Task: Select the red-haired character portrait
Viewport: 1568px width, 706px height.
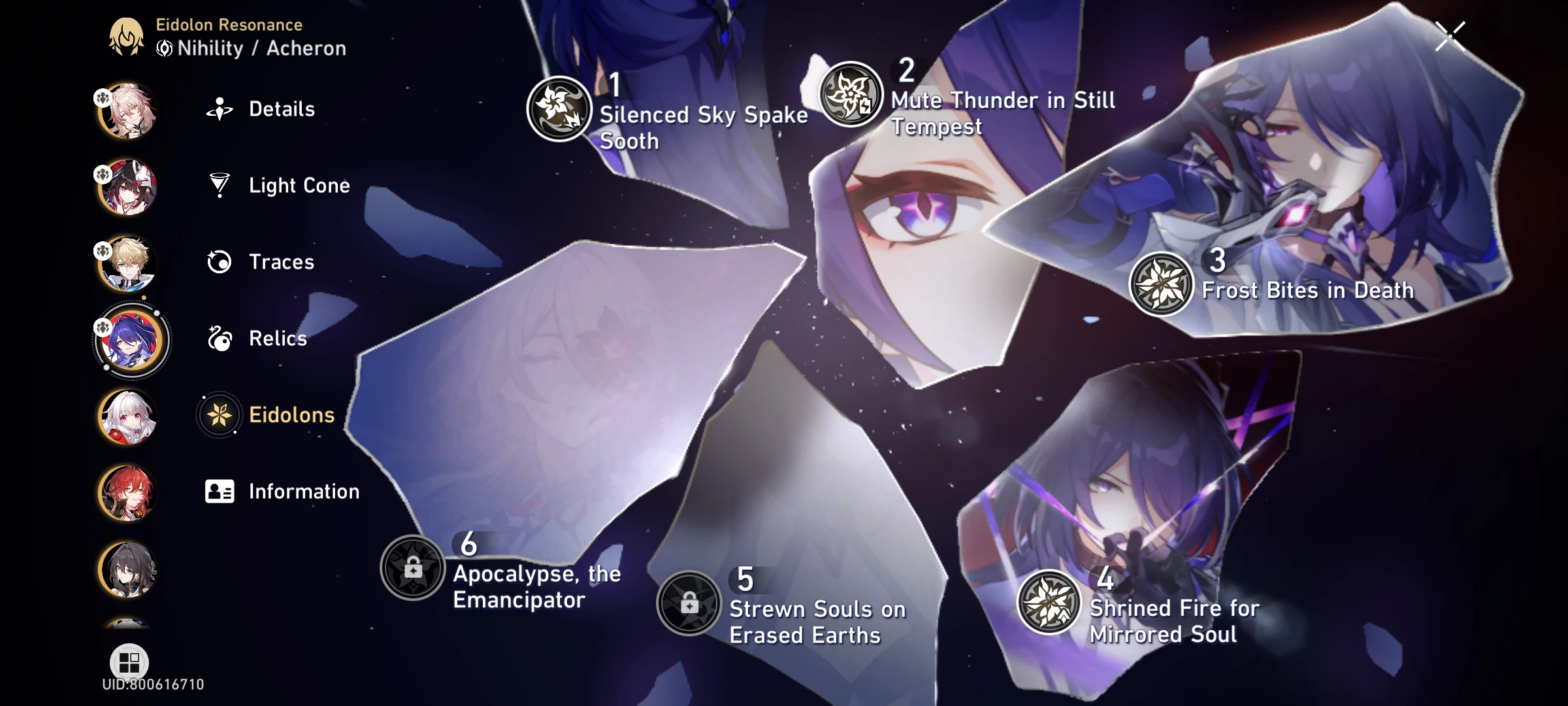Action: (x=128, y=492)
